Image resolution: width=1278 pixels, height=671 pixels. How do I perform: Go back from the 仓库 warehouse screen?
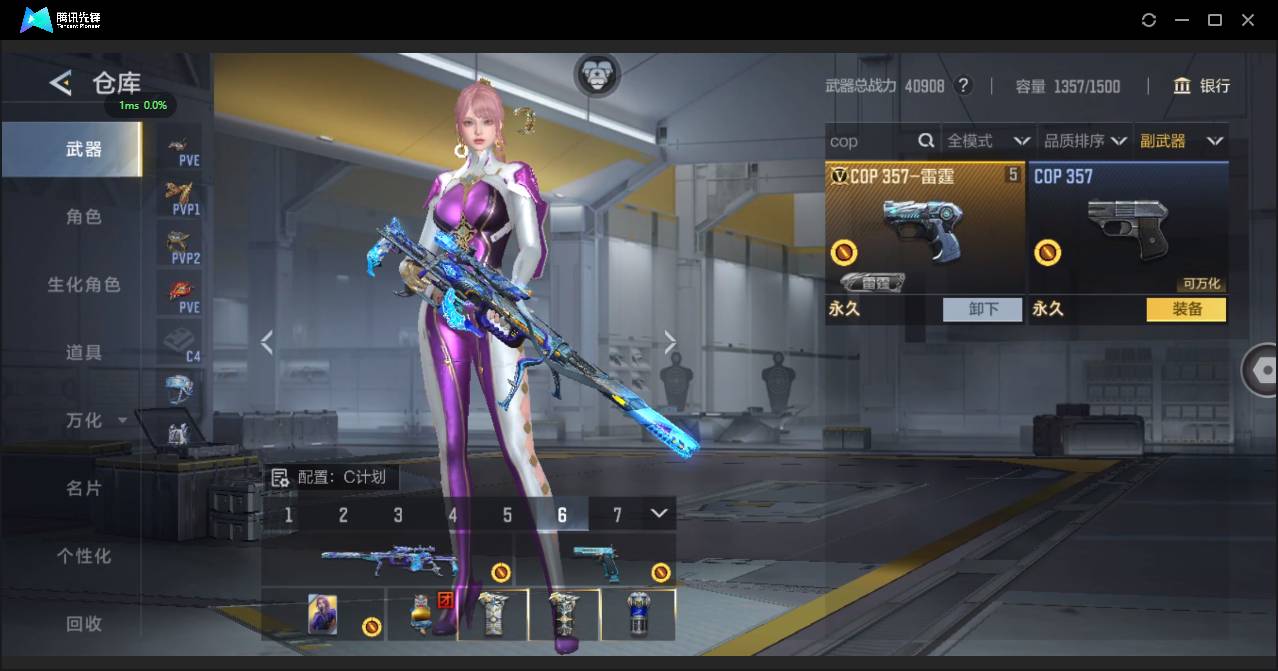click(x=61, y=83)
